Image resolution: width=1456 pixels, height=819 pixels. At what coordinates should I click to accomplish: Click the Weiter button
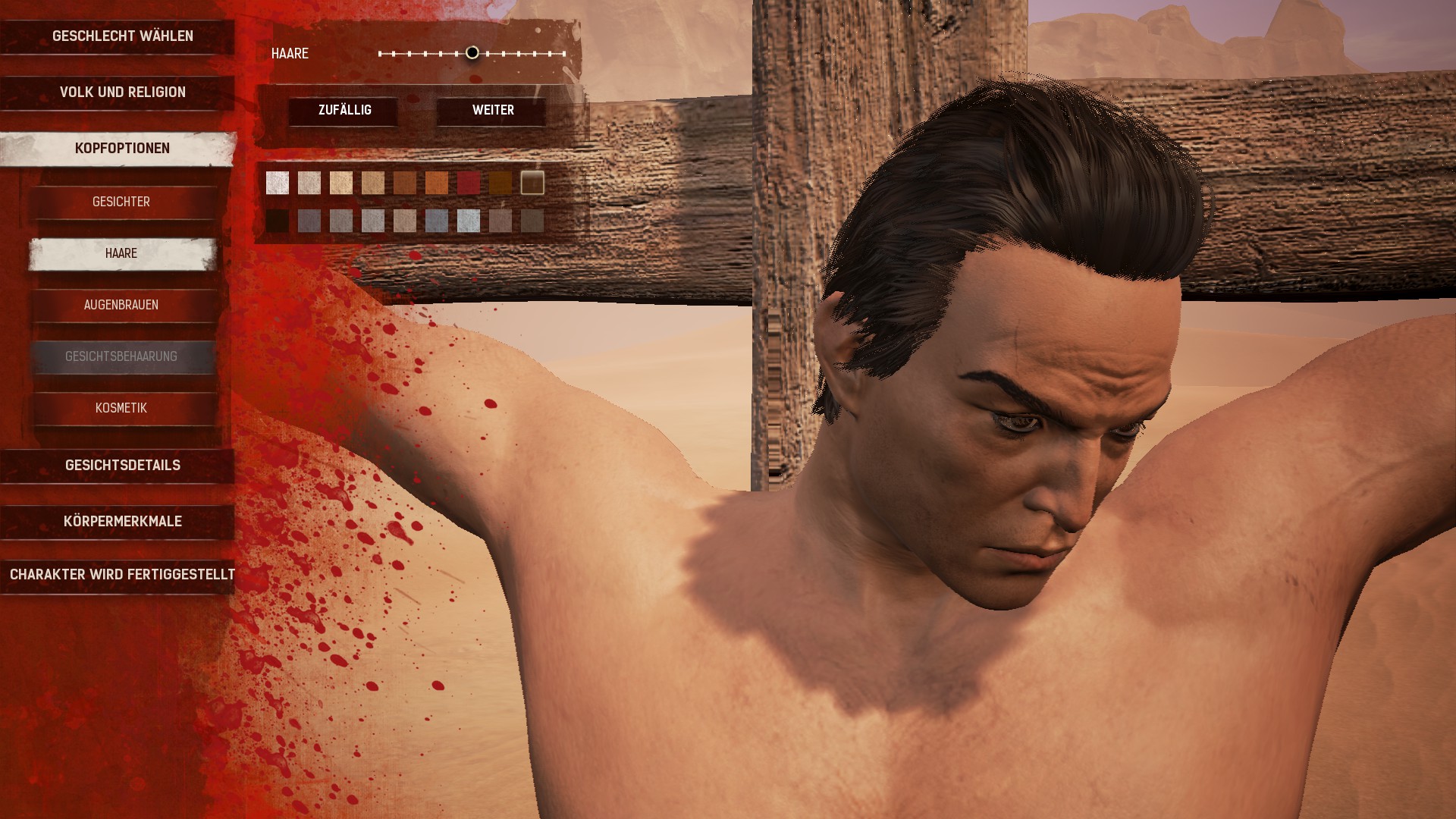[x=493, y=111]
